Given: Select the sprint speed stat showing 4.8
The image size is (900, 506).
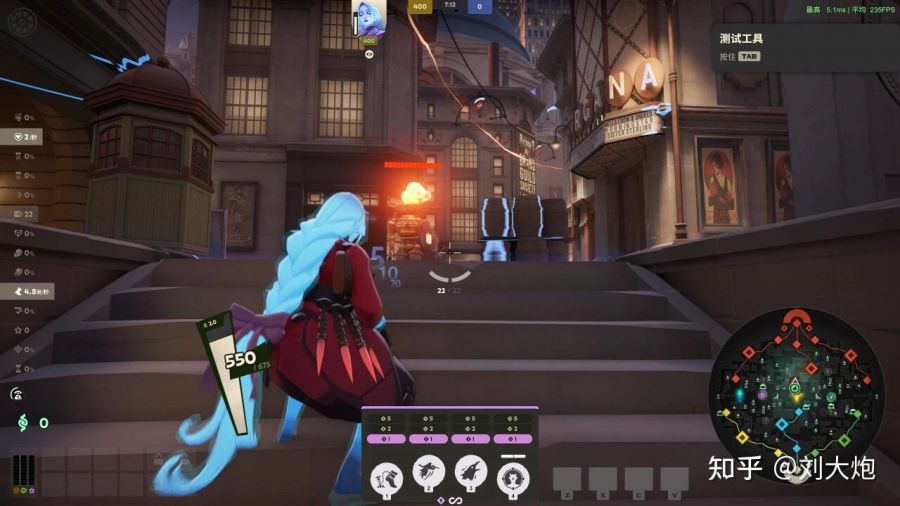Looking at the screenshot, I should 31,291.
